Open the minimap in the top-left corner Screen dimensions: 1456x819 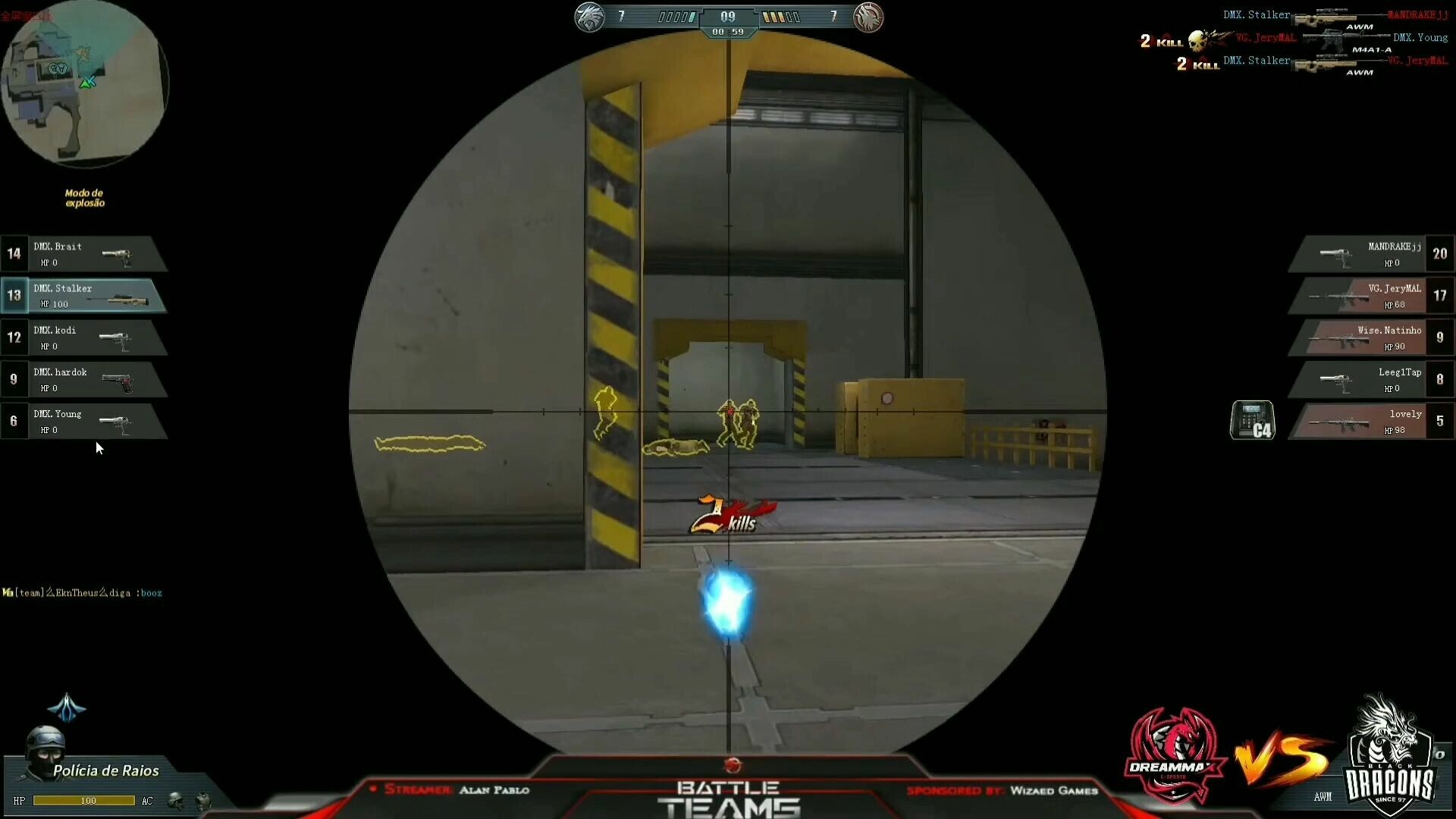(x=83, y=83)
